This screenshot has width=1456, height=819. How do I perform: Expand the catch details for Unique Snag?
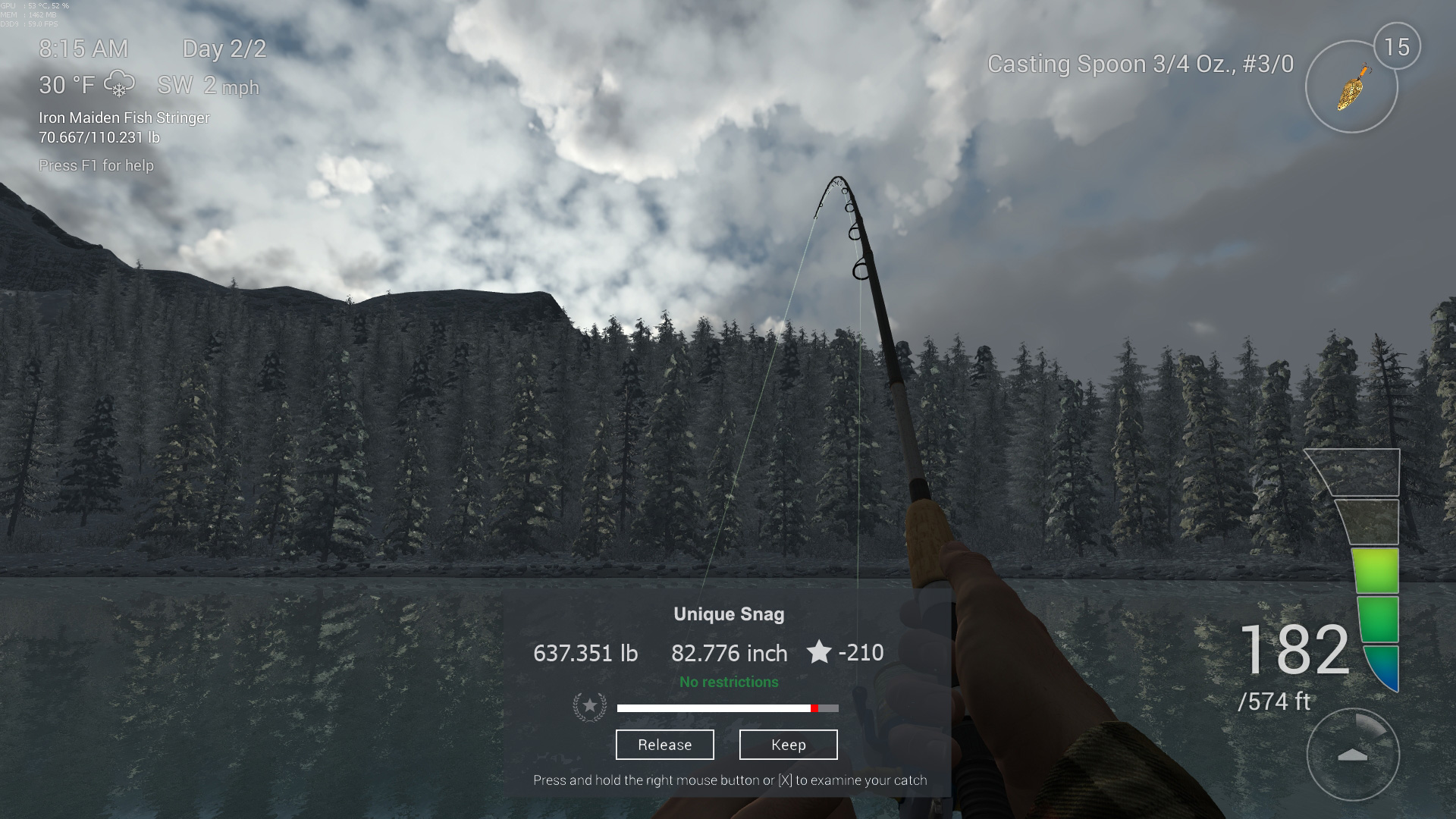coord(728,780)
